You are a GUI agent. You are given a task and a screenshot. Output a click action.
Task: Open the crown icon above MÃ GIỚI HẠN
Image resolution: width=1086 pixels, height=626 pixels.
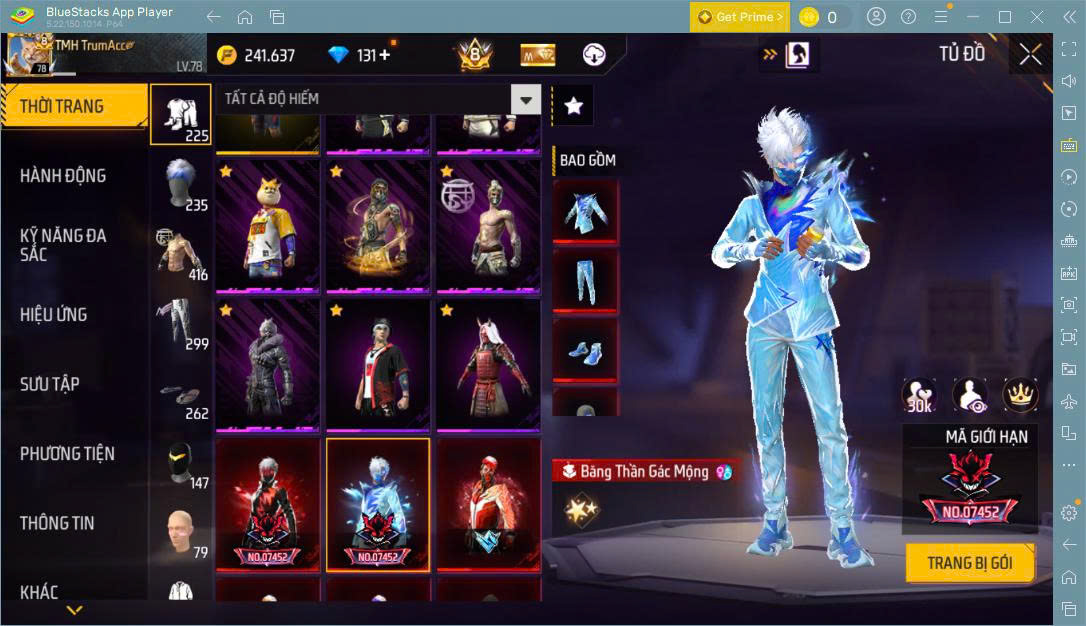point(1019,397)
